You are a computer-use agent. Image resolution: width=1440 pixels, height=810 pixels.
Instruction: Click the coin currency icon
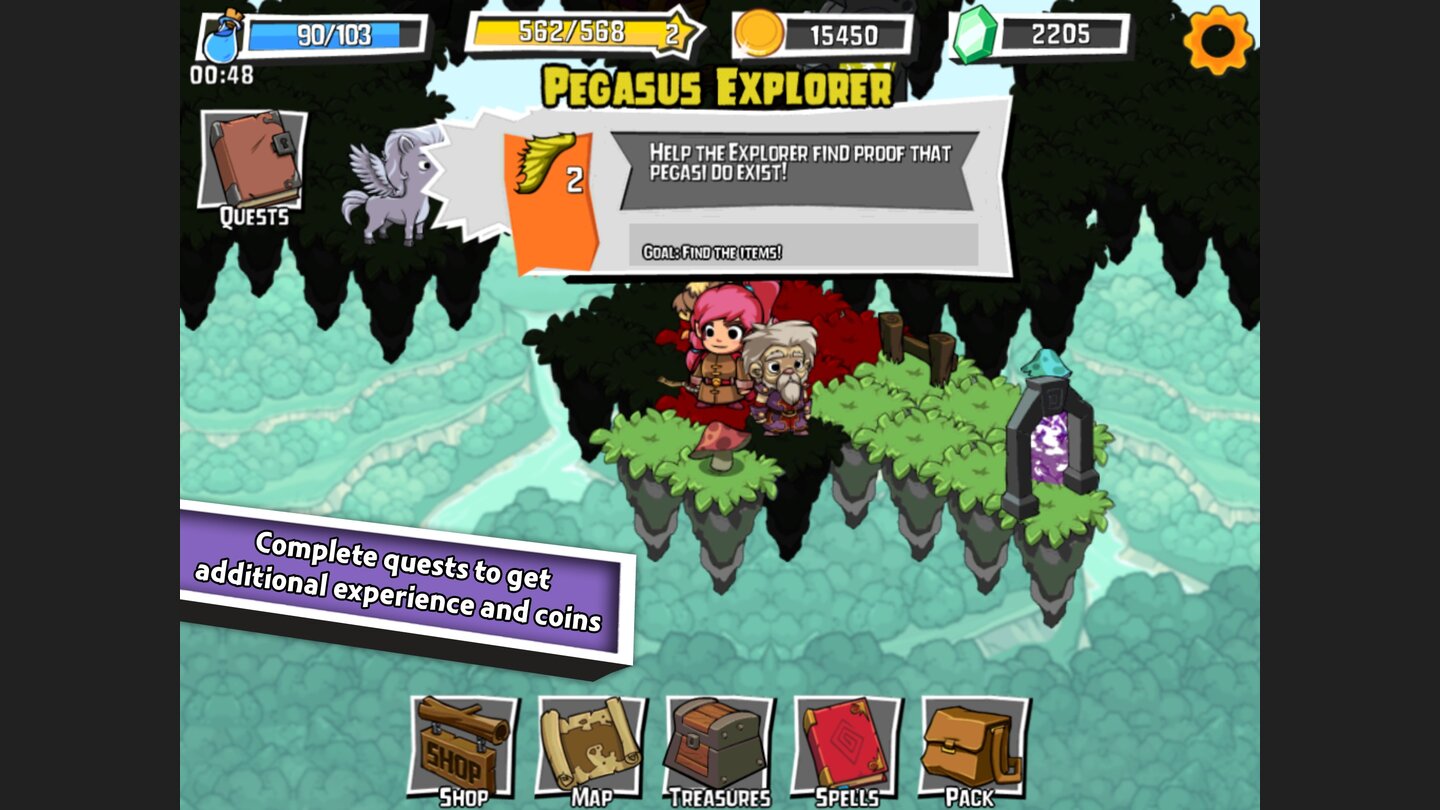click(758, 33)
